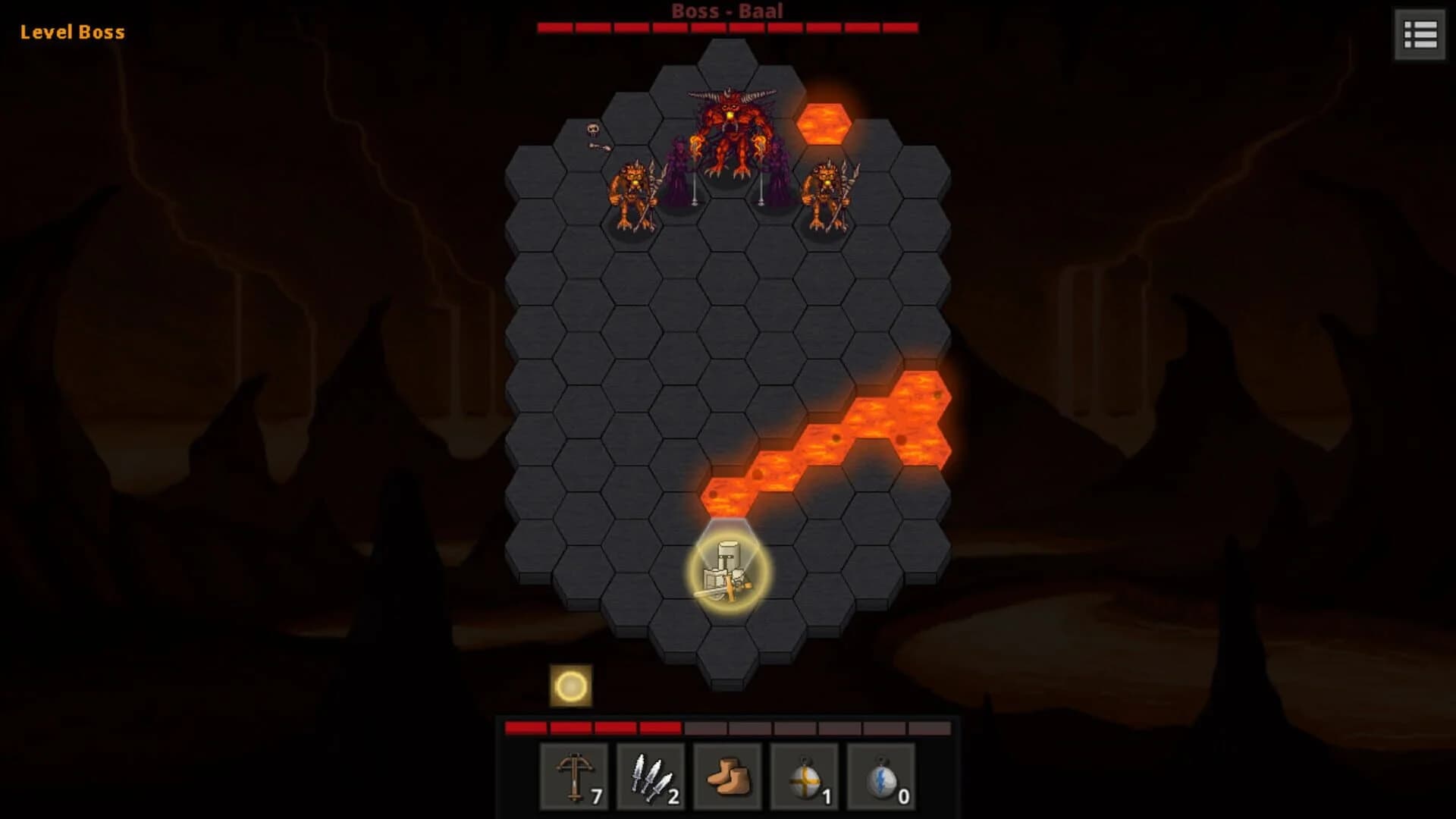This screenshot has height=819, width=1456.
Task: Click the skull and bones pile on the board
Action: click(x=591, y=135)
